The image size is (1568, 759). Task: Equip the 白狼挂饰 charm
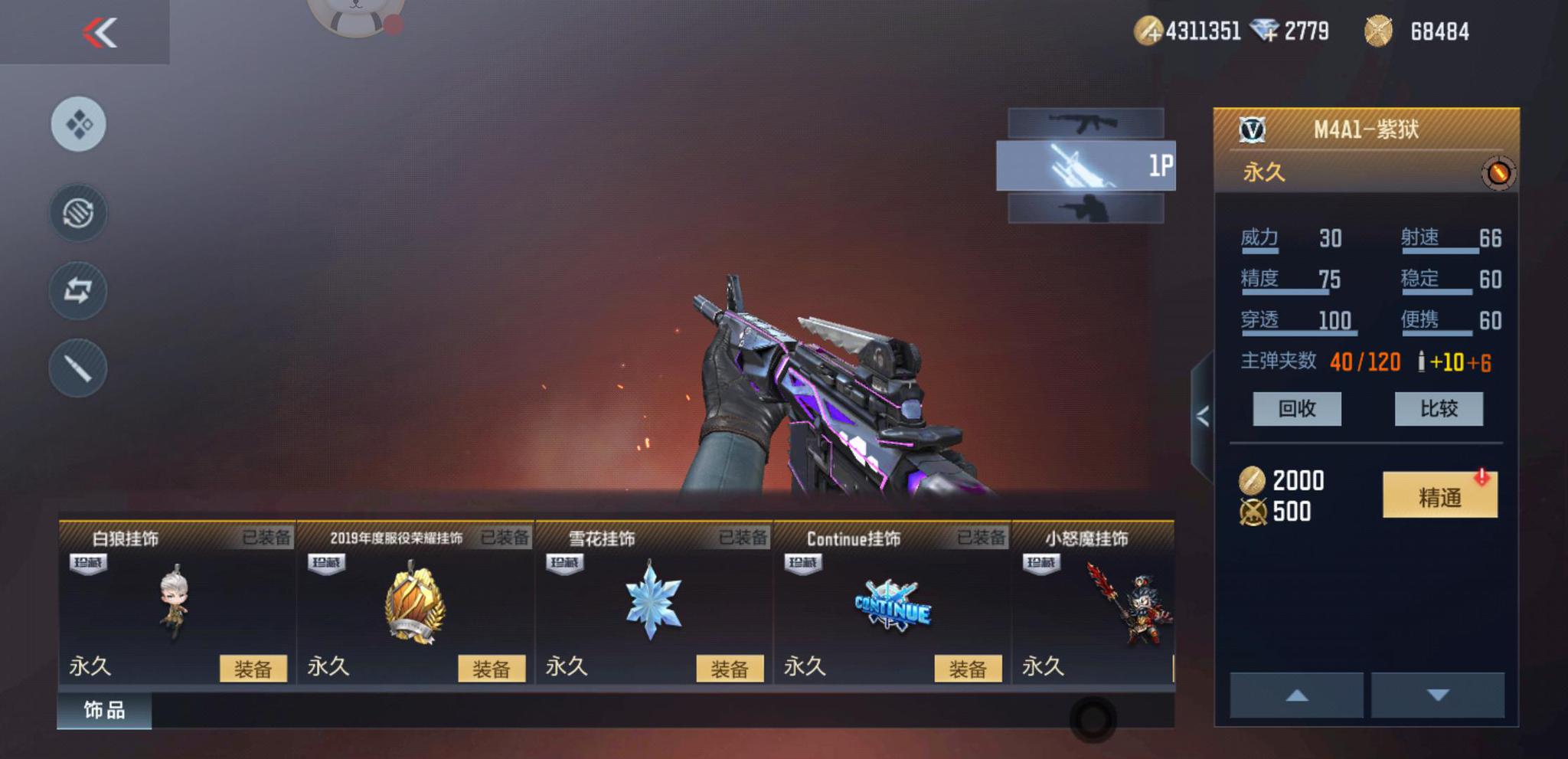tap(253, 669)
